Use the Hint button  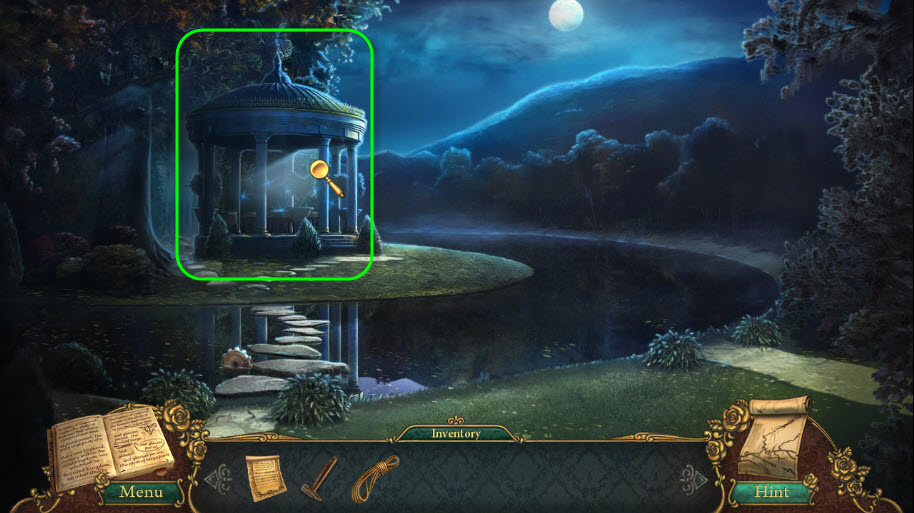point(770,492)
